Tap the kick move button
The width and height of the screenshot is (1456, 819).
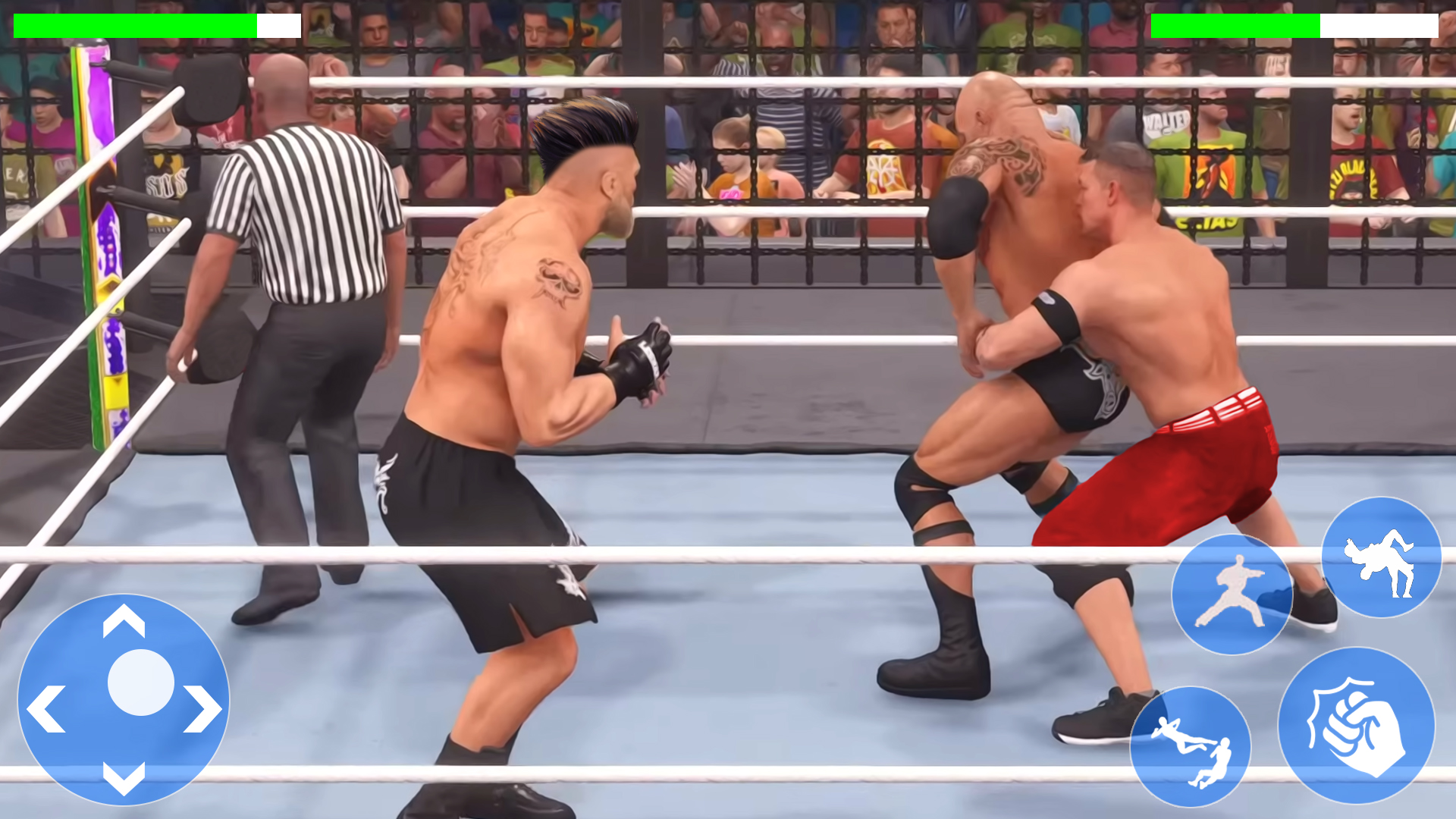tap(1232, 595)
